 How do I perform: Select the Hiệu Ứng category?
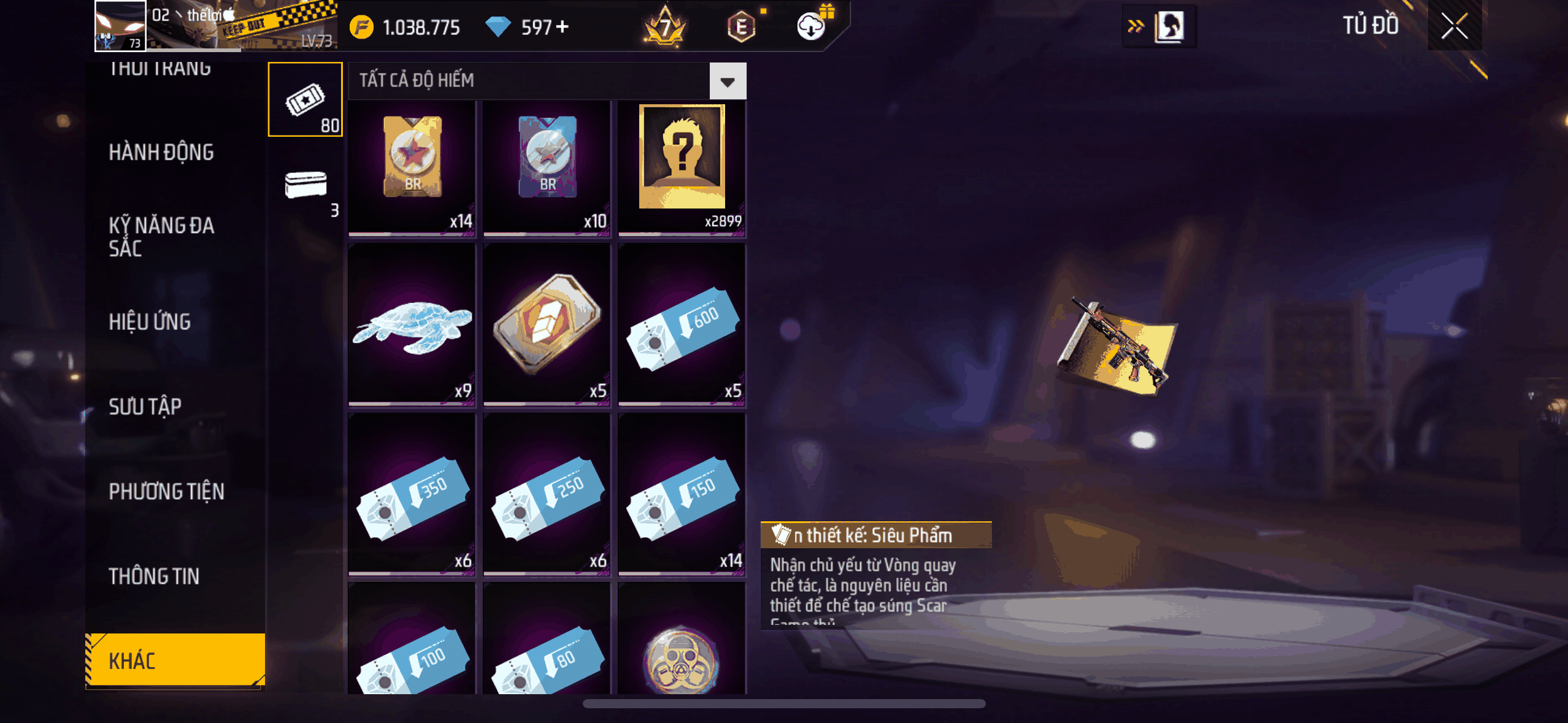[x=150, y=321]
